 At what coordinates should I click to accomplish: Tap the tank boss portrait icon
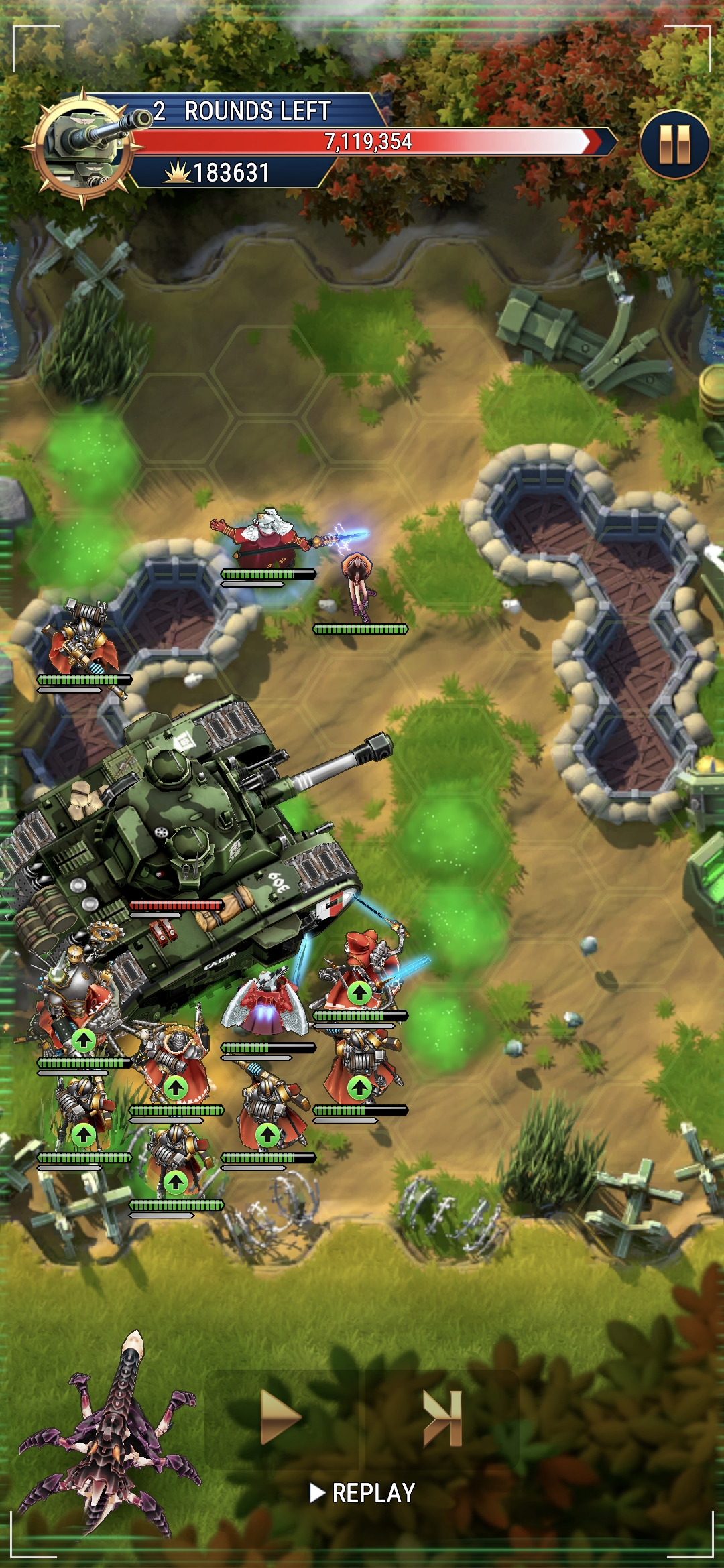coord(83,147)
